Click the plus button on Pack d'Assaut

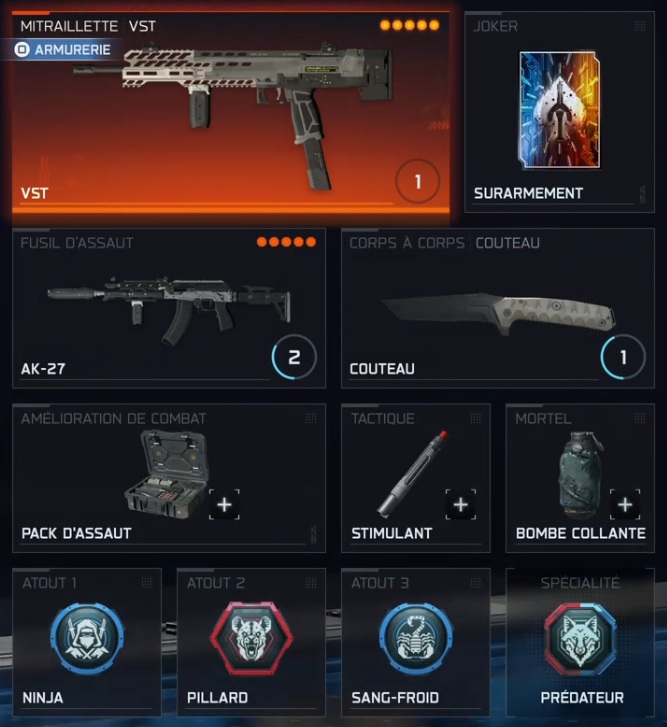pyautogui.click(x=224, y=505)
